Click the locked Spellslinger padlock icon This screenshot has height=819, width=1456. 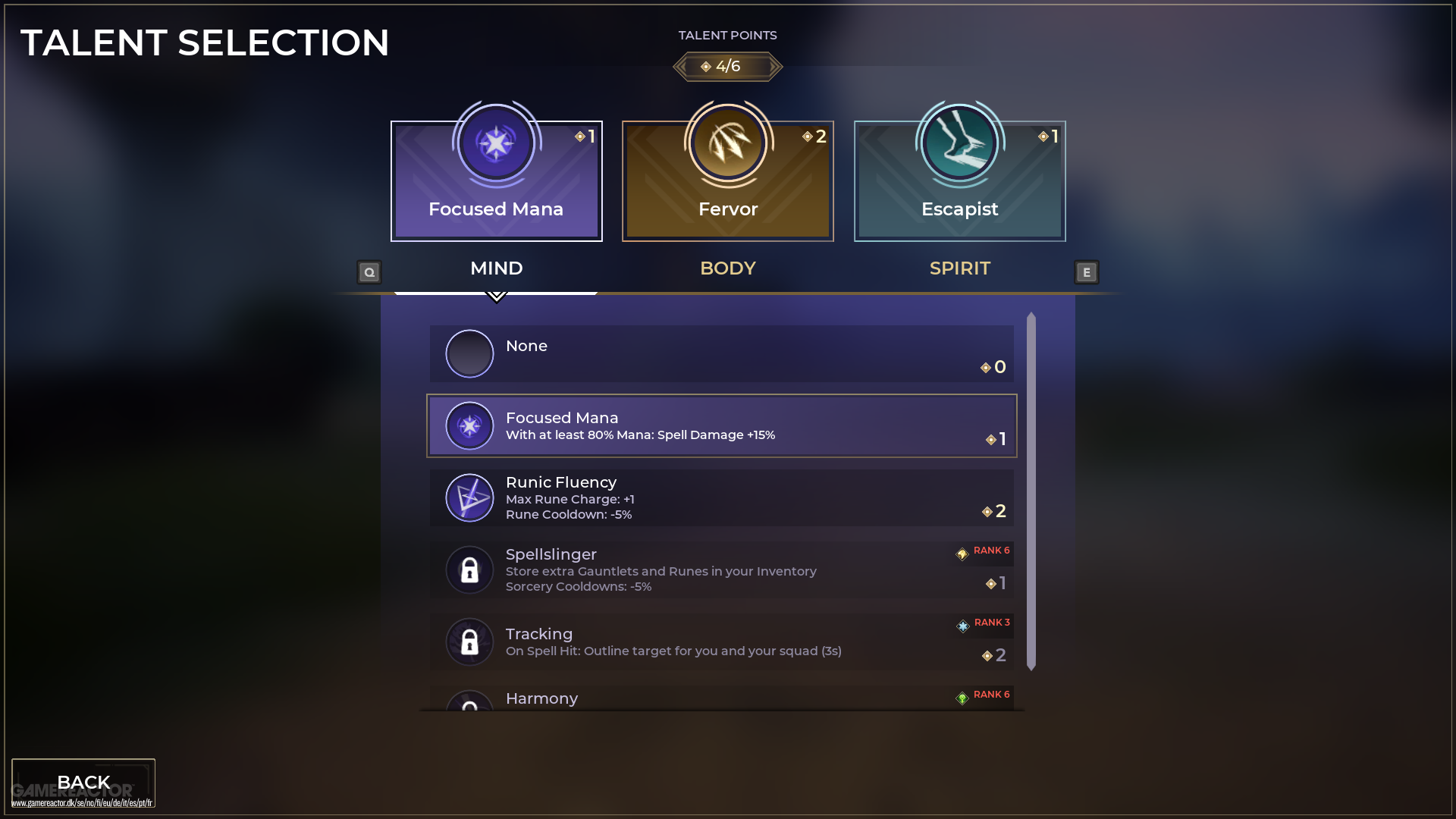469,570
